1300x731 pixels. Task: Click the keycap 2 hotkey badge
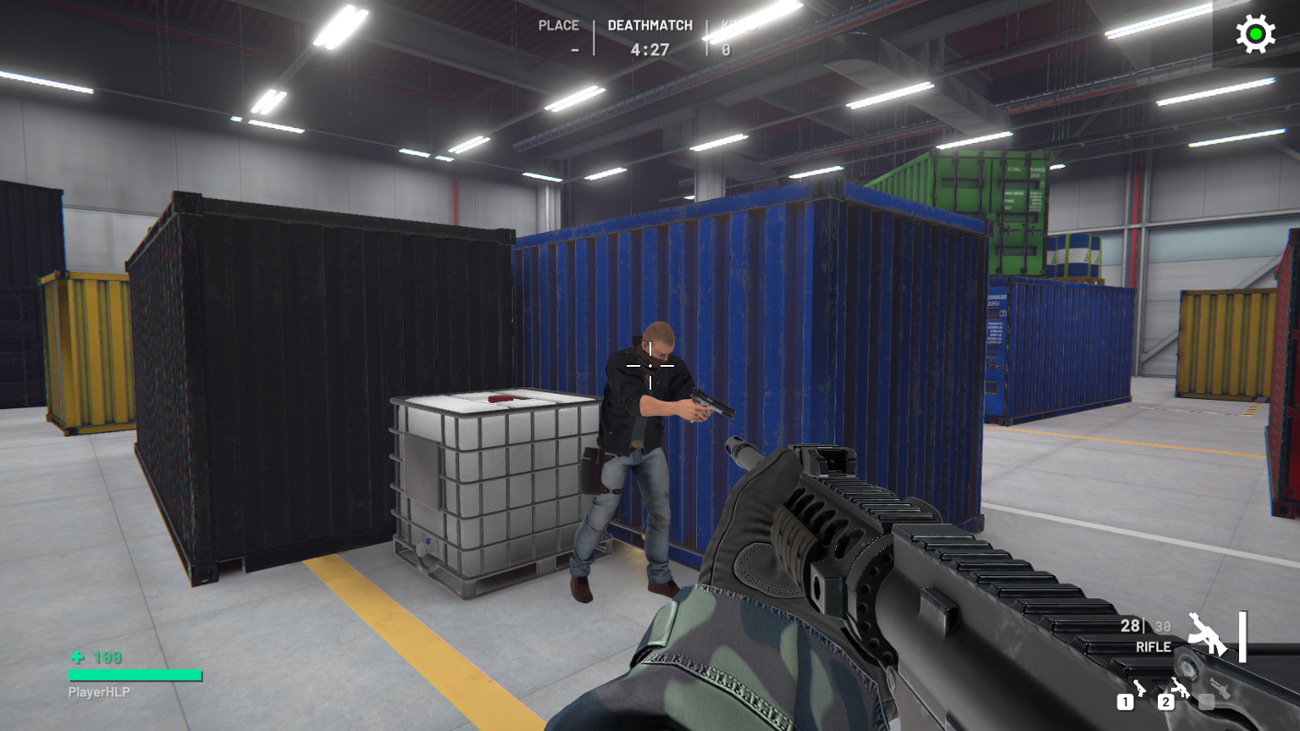pos(1165,703)
